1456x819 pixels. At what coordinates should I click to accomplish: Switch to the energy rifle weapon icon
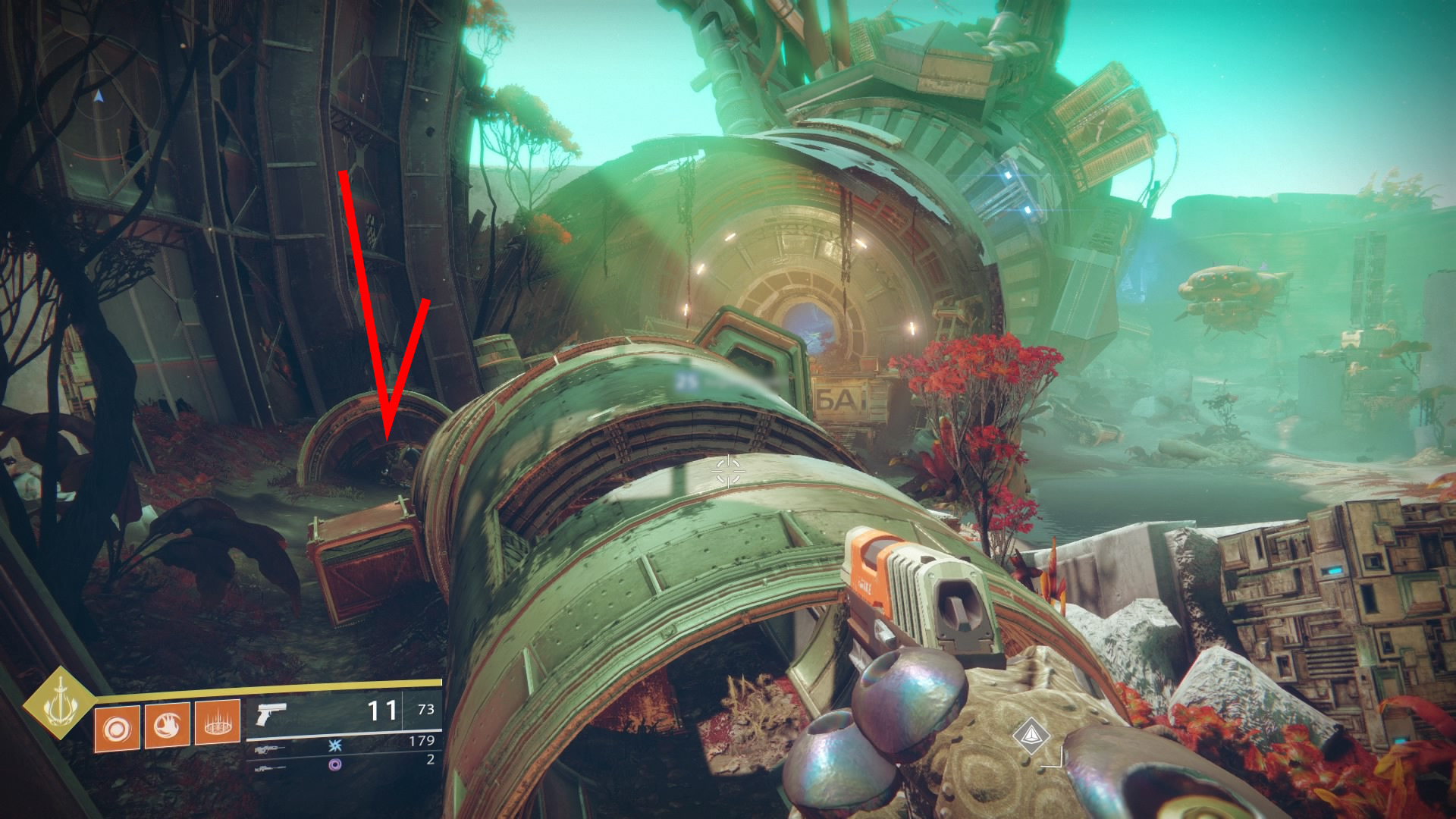(x=269, y=749)
